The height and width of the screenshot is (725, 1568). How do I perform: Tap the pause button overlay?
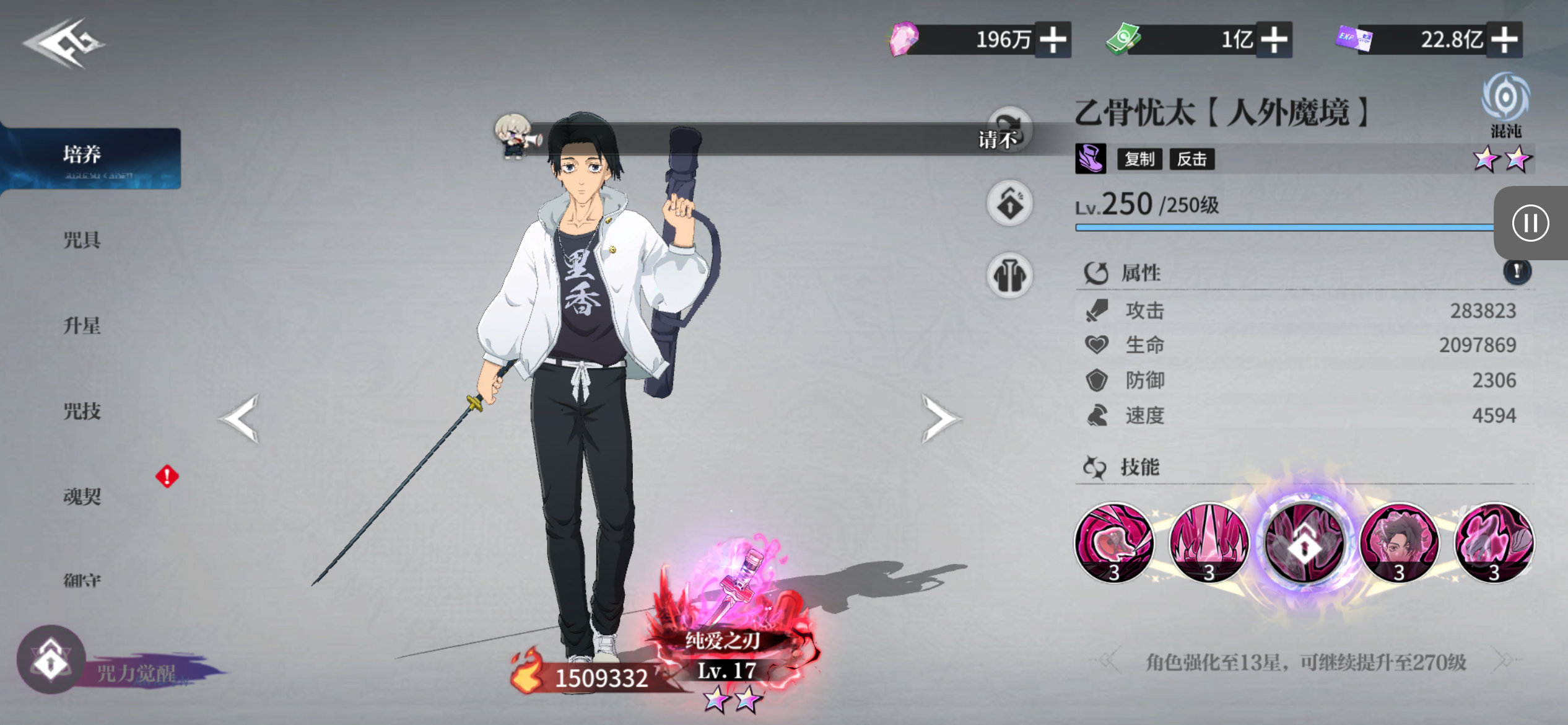tap(1530, 223)
